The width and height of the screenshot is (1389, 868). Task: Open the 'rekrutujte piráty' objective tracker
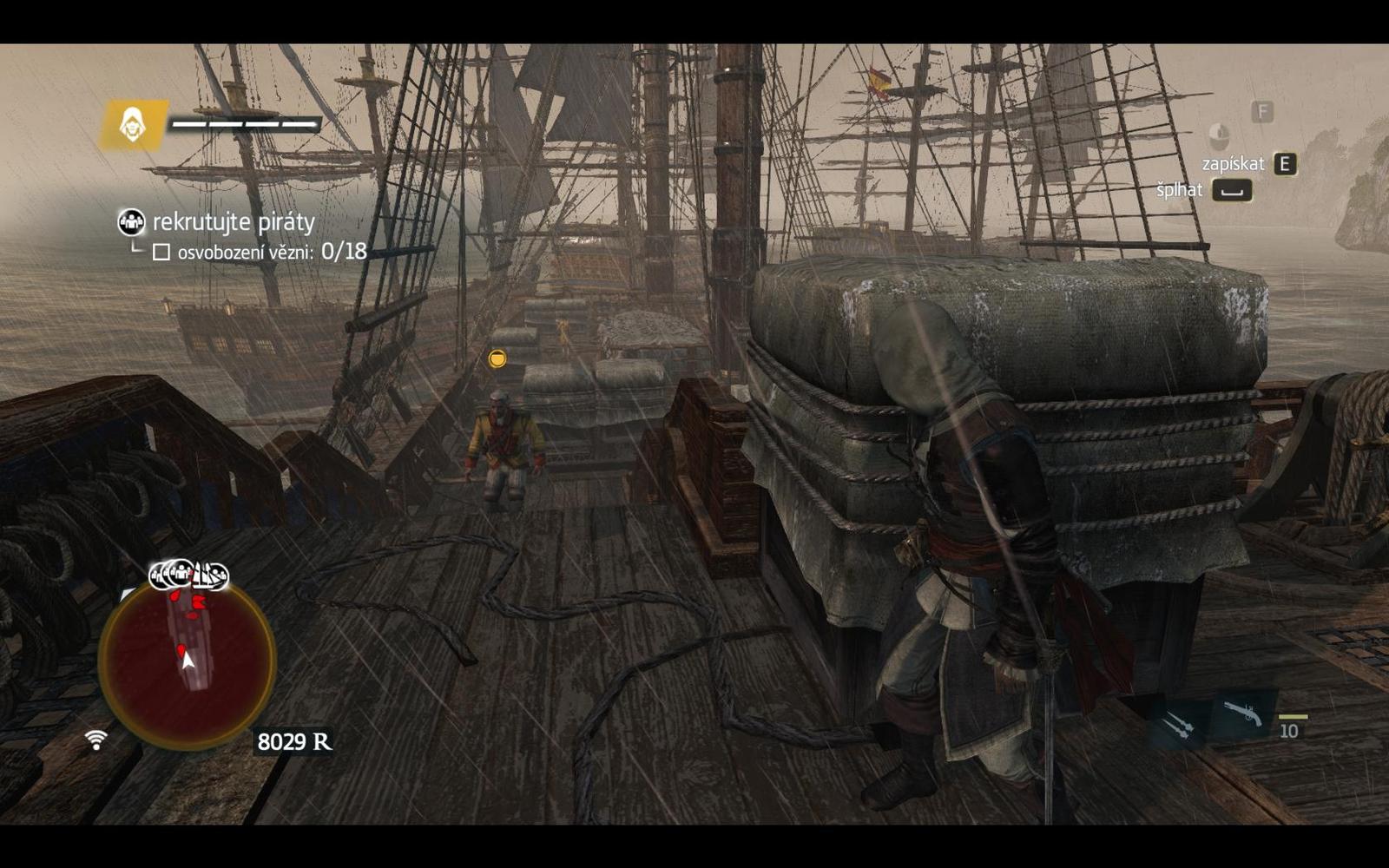pos(233,222)
